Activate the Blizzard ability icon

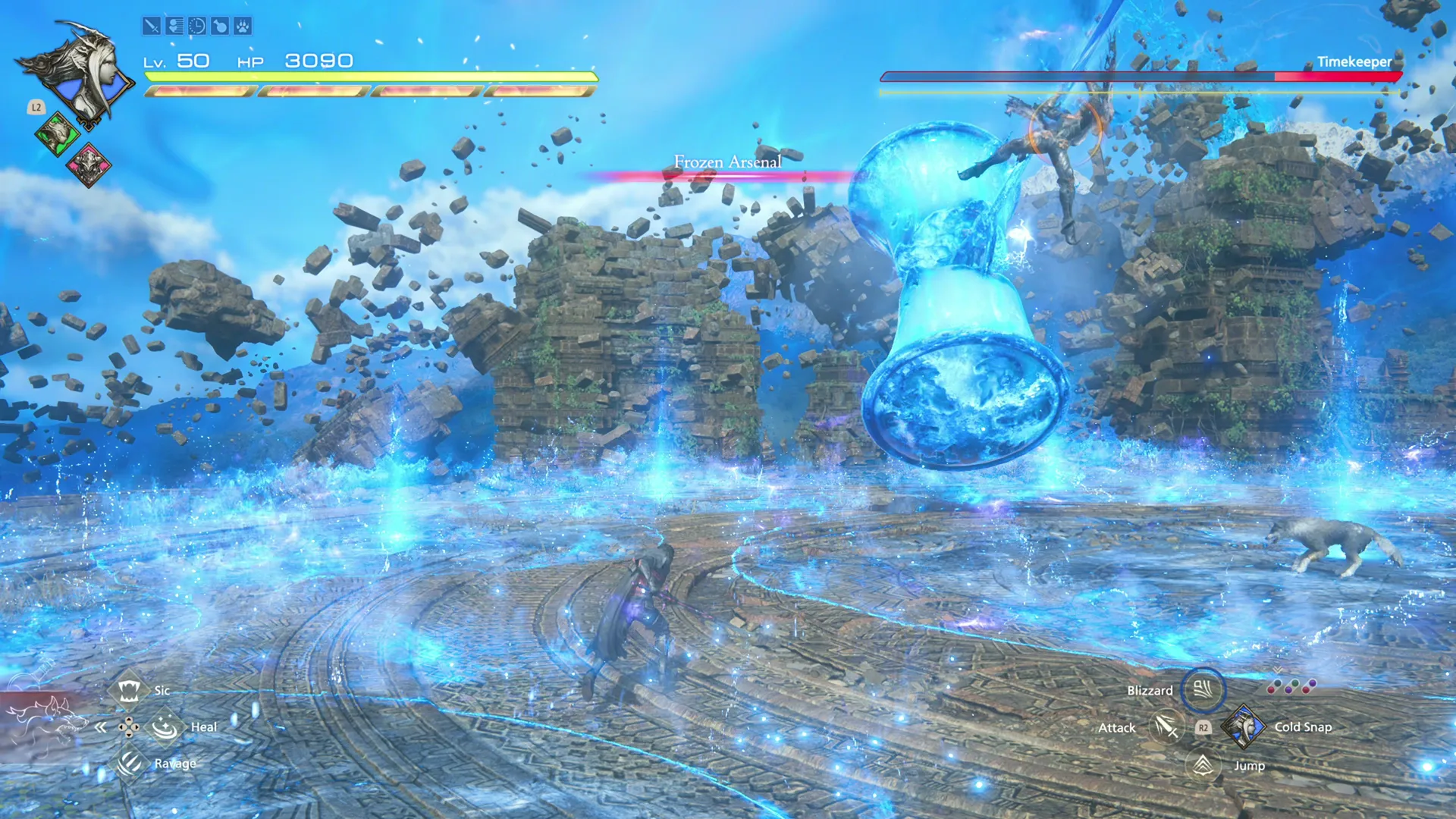click(1205, 691)
